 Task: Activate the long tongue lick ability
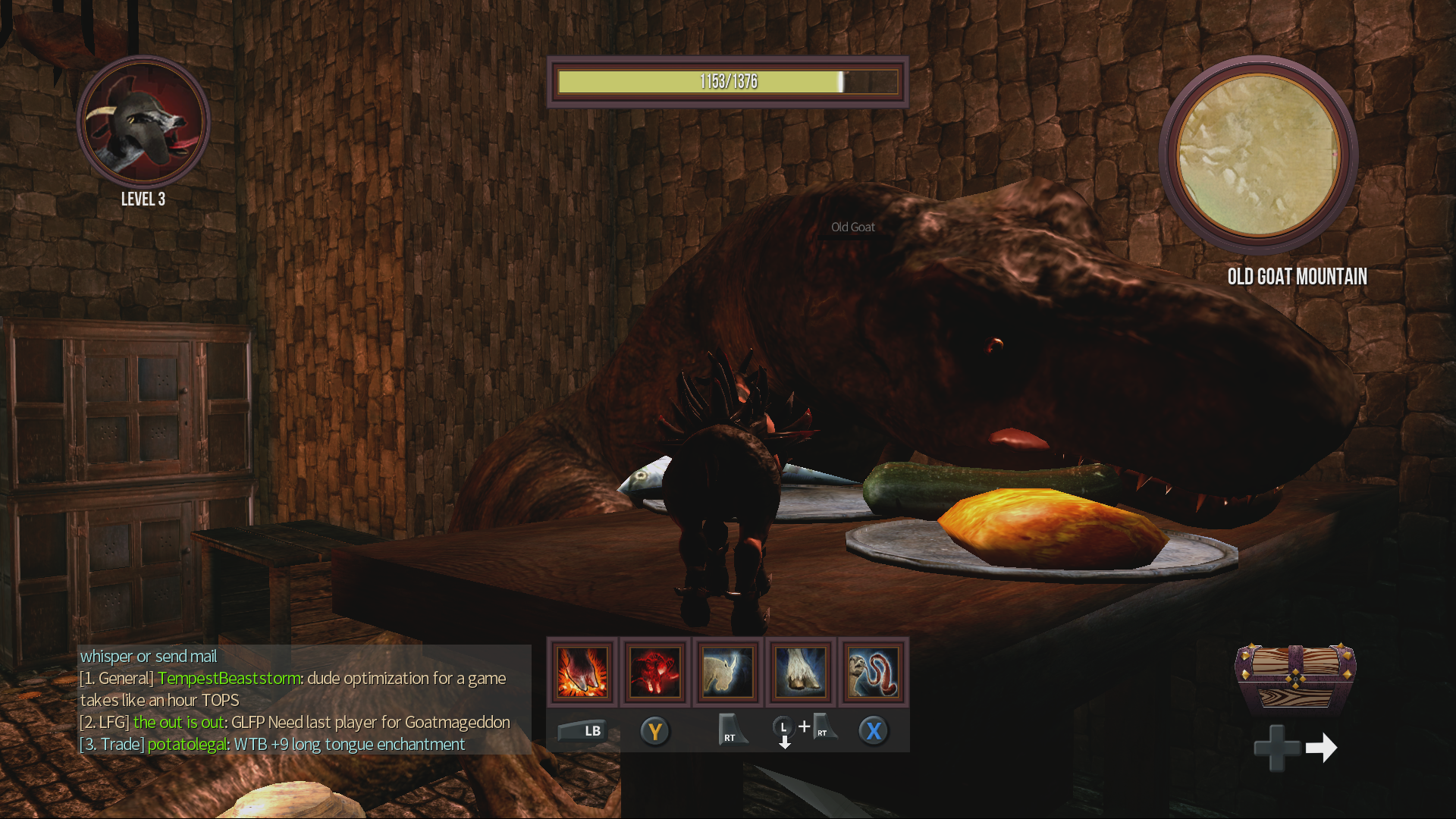coord(873,672)
